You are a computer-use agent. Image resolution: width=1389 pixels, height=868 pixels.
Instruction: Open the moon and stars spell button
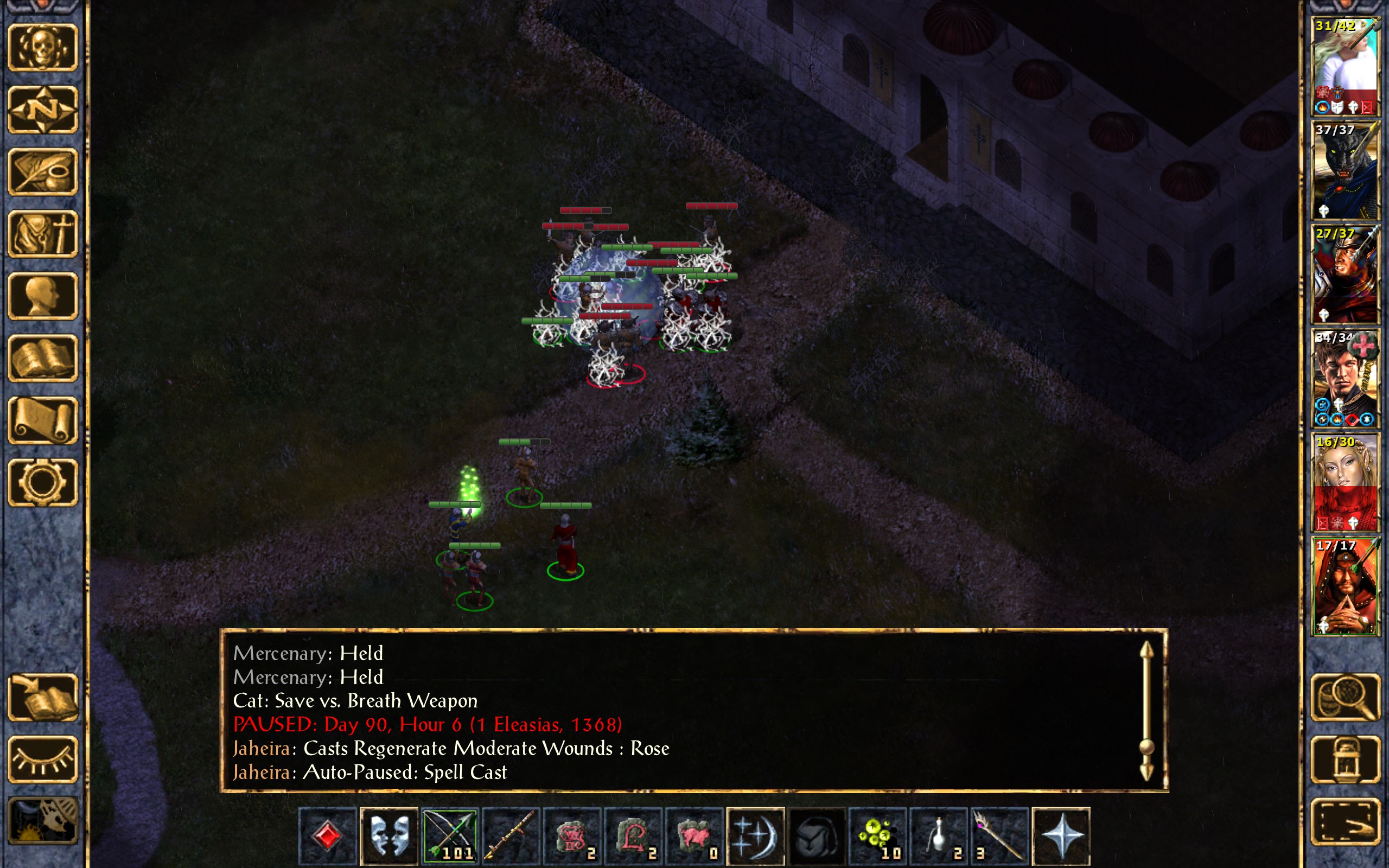pos(755,835)
